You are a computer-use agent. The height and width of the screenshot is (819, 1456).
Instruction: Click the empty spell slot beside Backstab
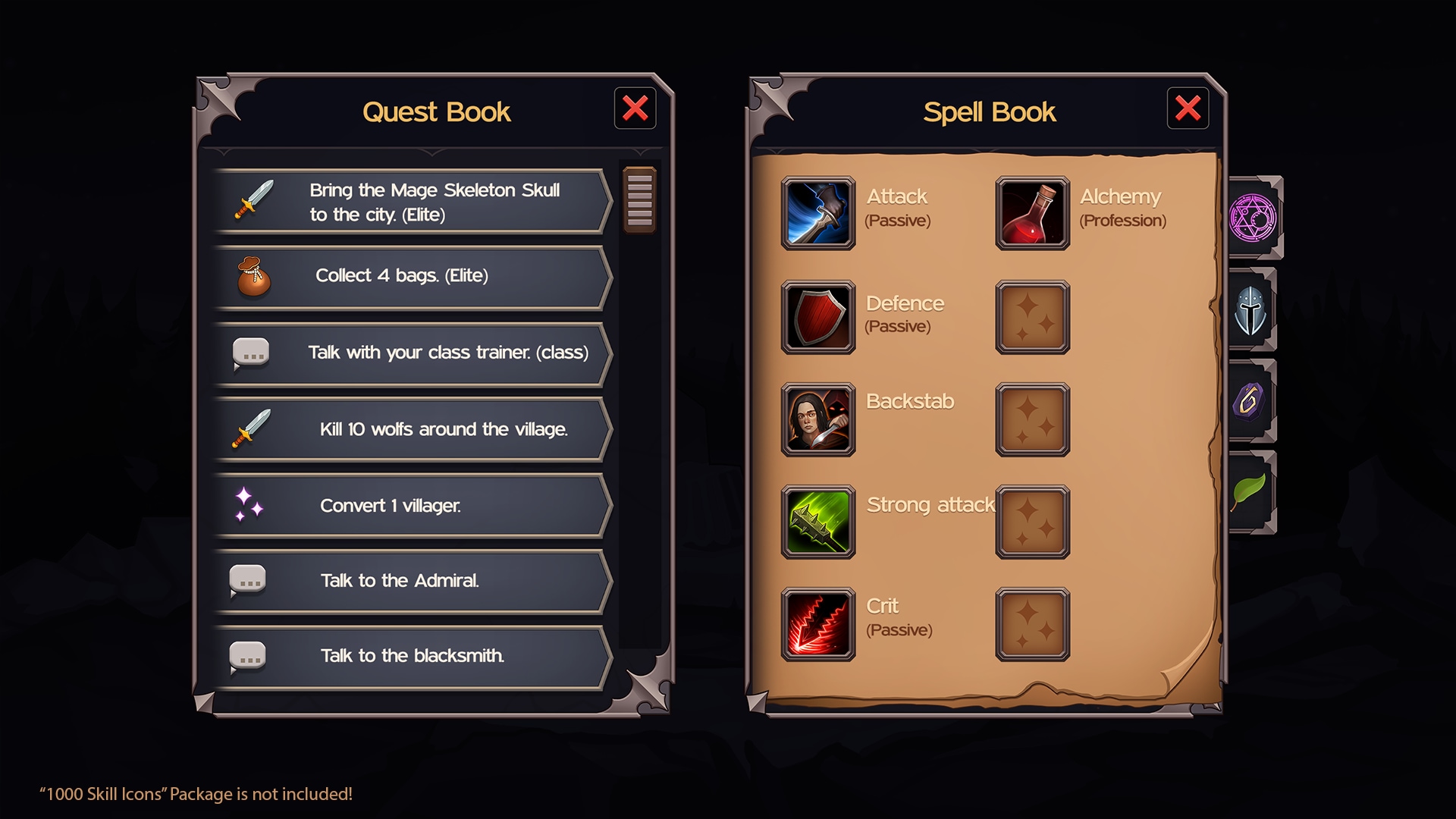click(x=1033, y=418)
